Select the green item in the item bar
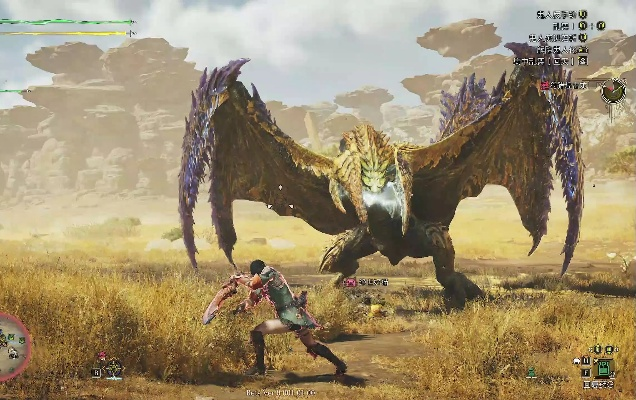The image size is (636, 400). (x=603, y=366)
